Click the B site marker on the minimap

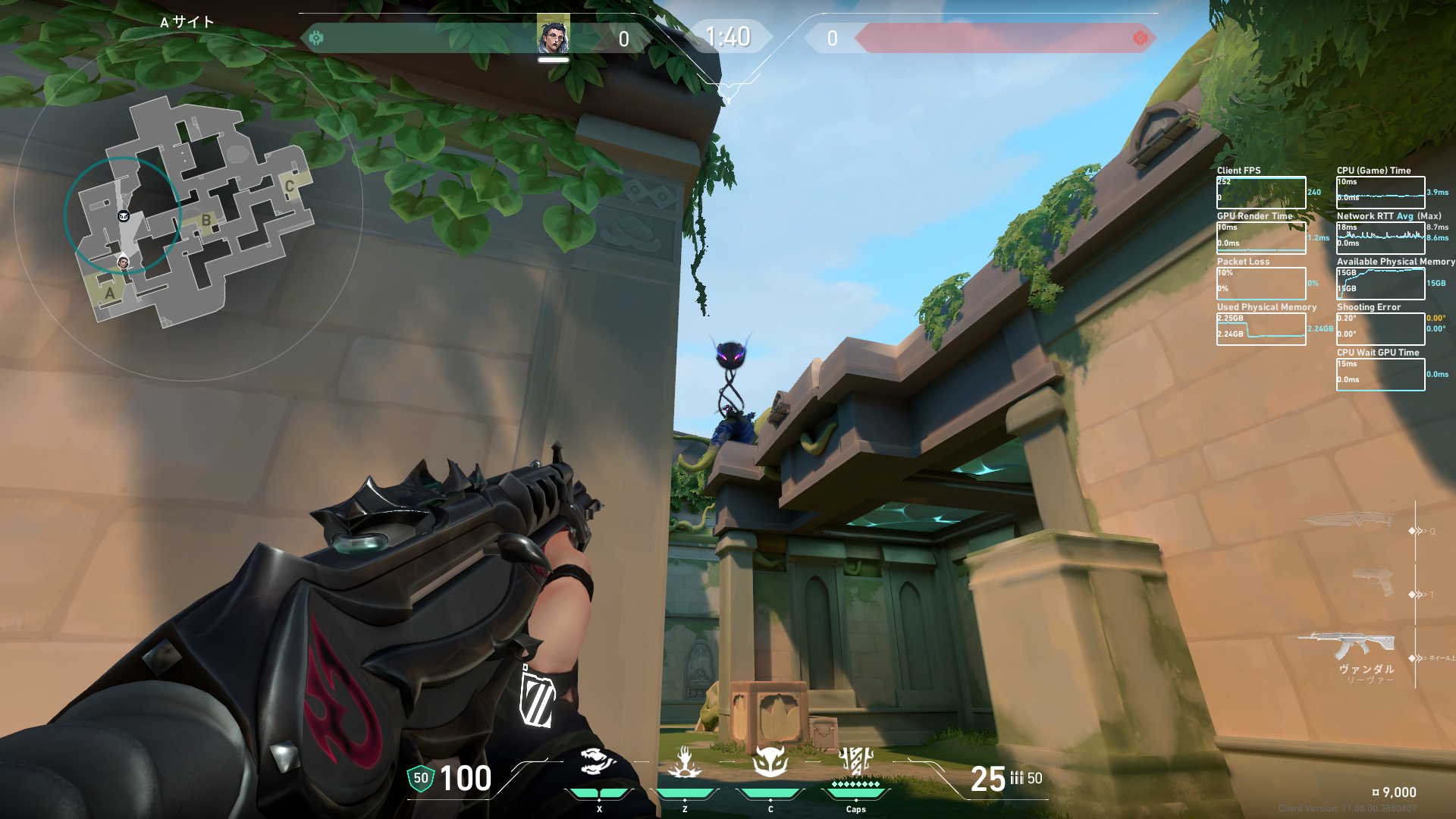[x=206, y=221]
